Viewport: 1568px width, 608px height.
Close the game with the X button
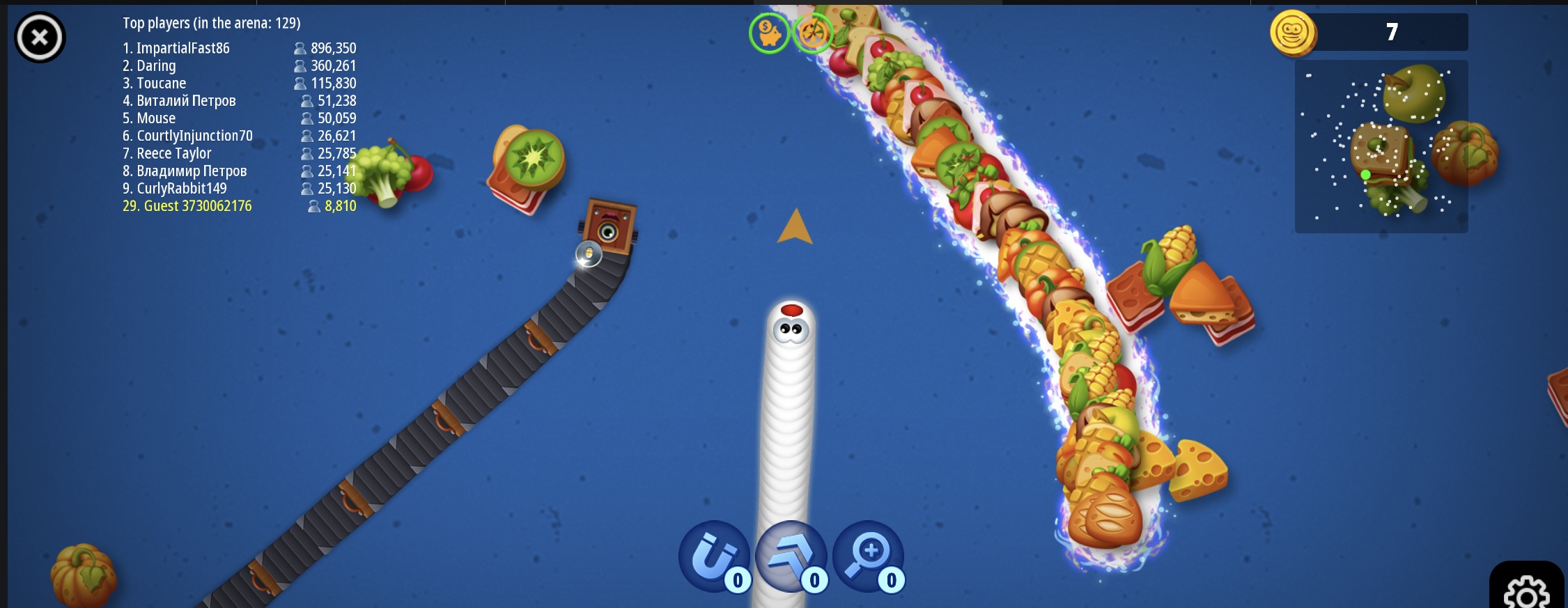[x=40, y=37]
